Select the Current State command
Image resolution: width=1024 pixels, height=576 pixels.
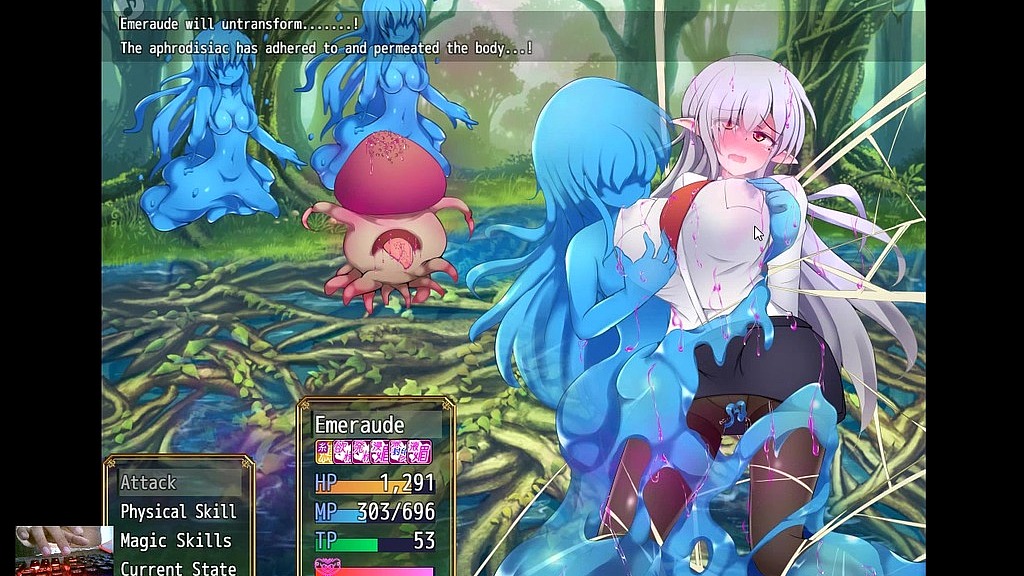(178, 568)
